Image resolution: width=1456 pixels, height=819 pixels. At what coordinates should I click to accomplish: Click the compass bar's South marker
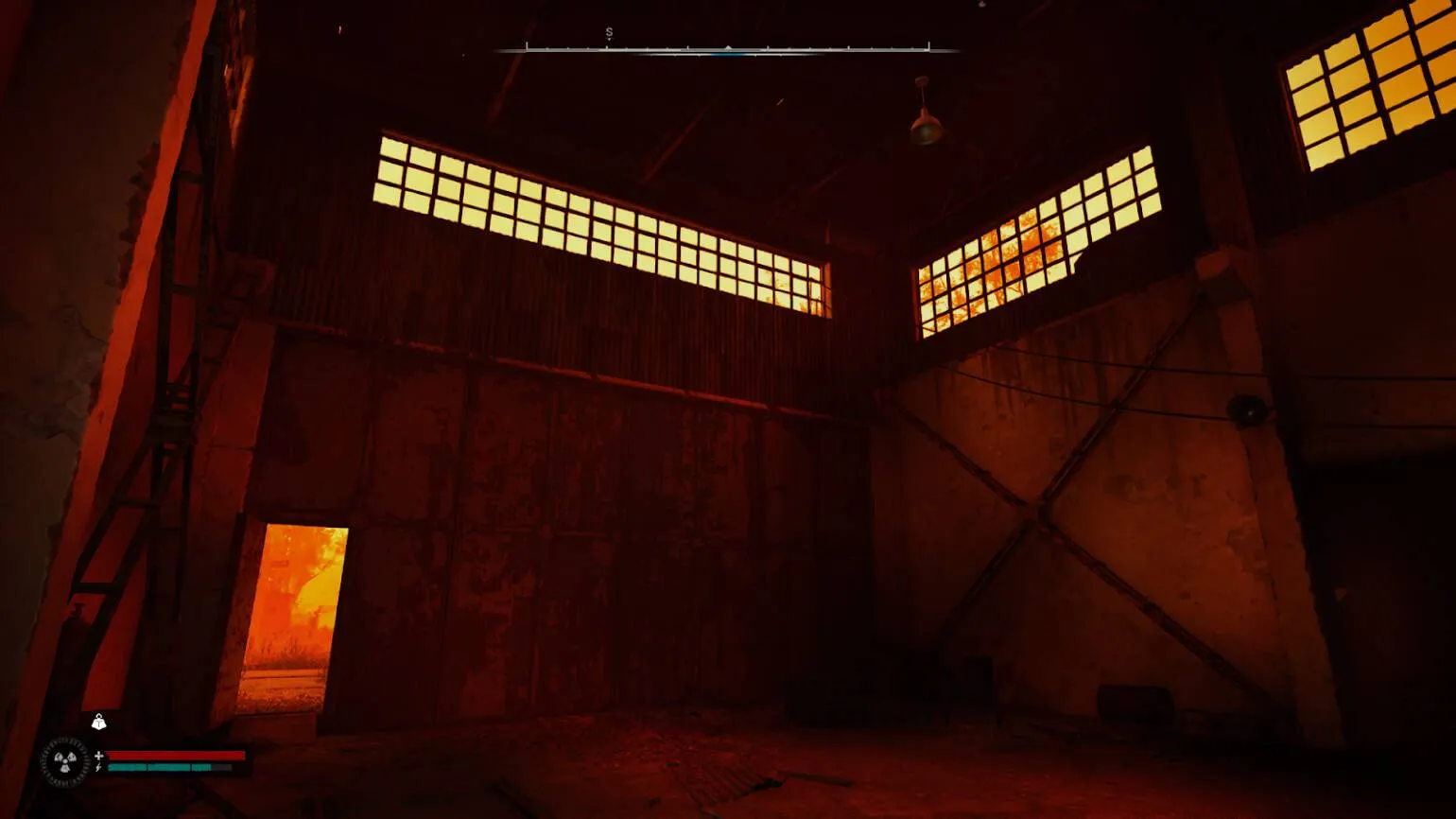[x=609, y=33]
